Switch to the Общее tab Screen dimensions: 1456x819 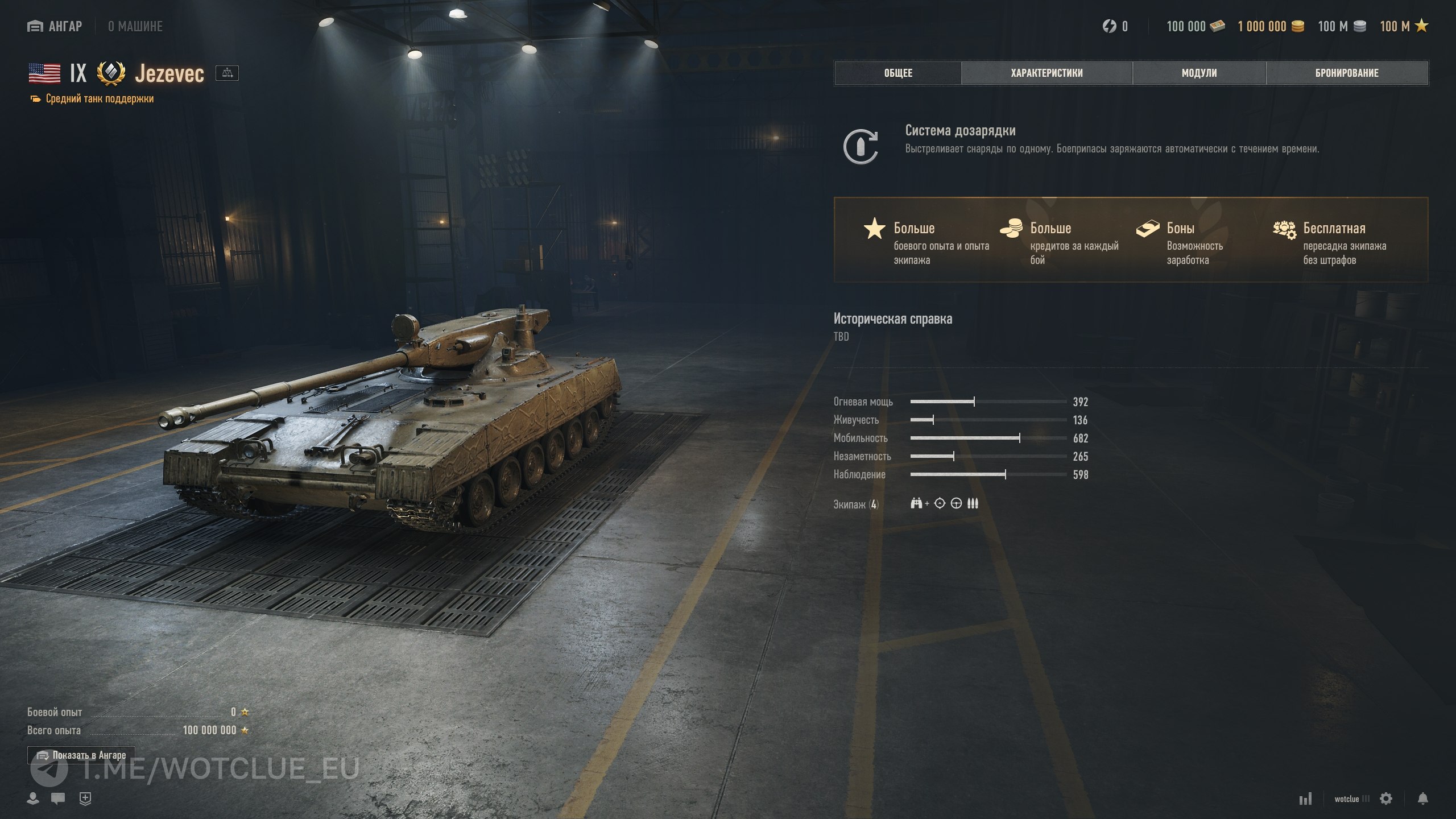897,73
